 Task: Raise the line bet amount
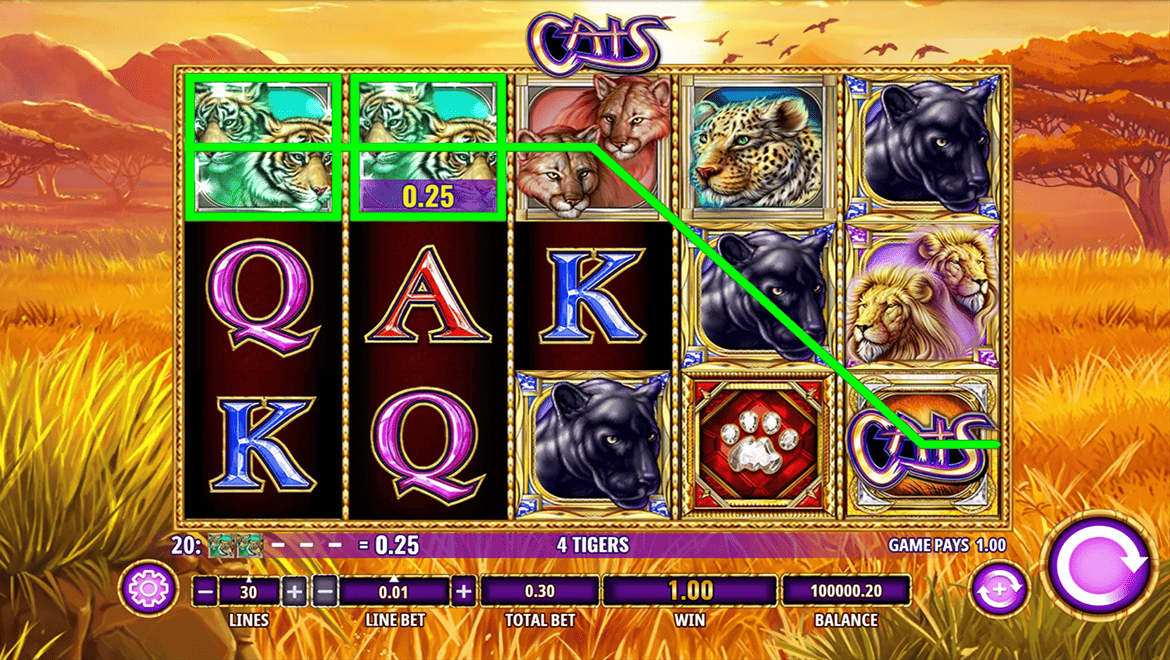pyautogui.click(x=463, y=591)
